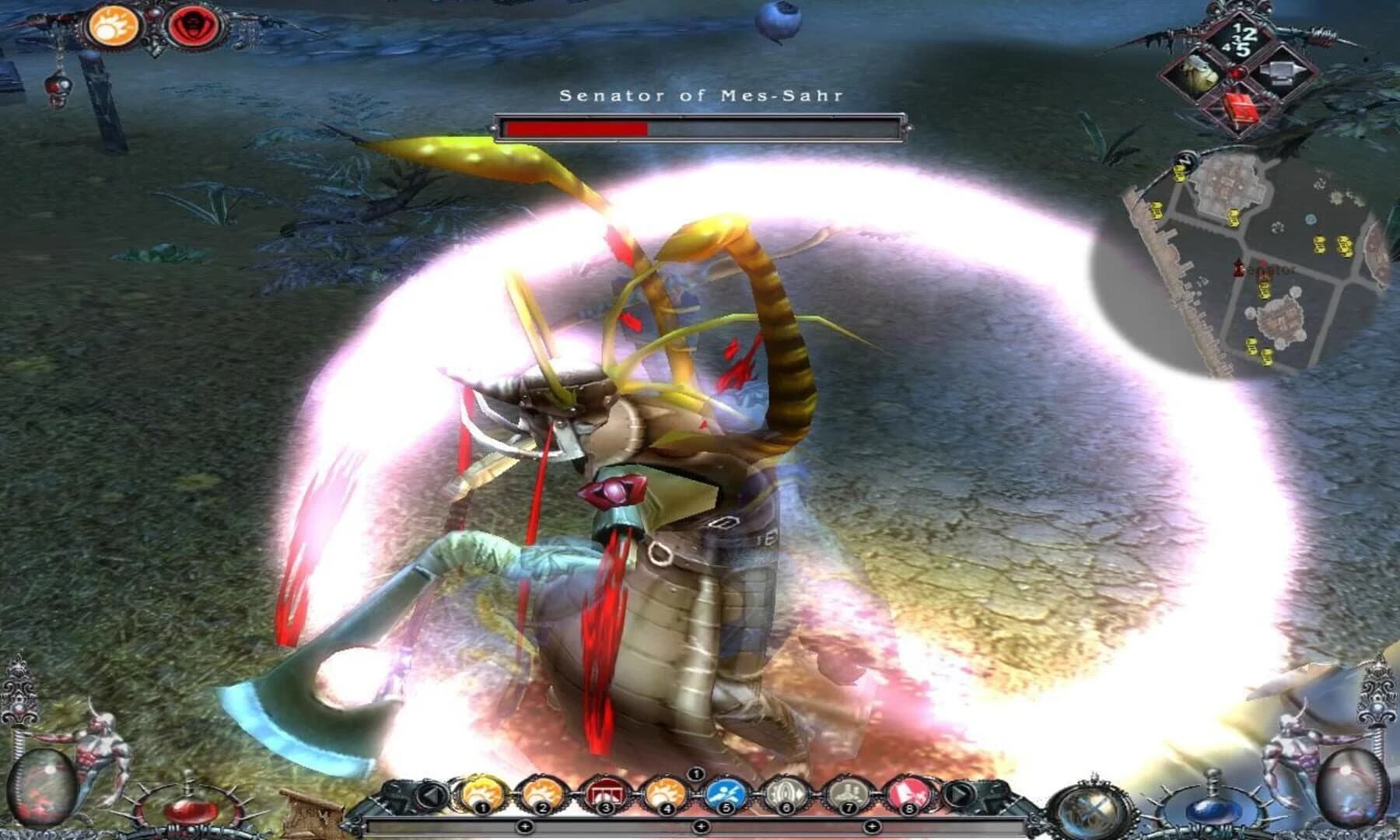
Task: Switch to ability page via the numbered 1-5 panel
Action: pos(1241,39)
